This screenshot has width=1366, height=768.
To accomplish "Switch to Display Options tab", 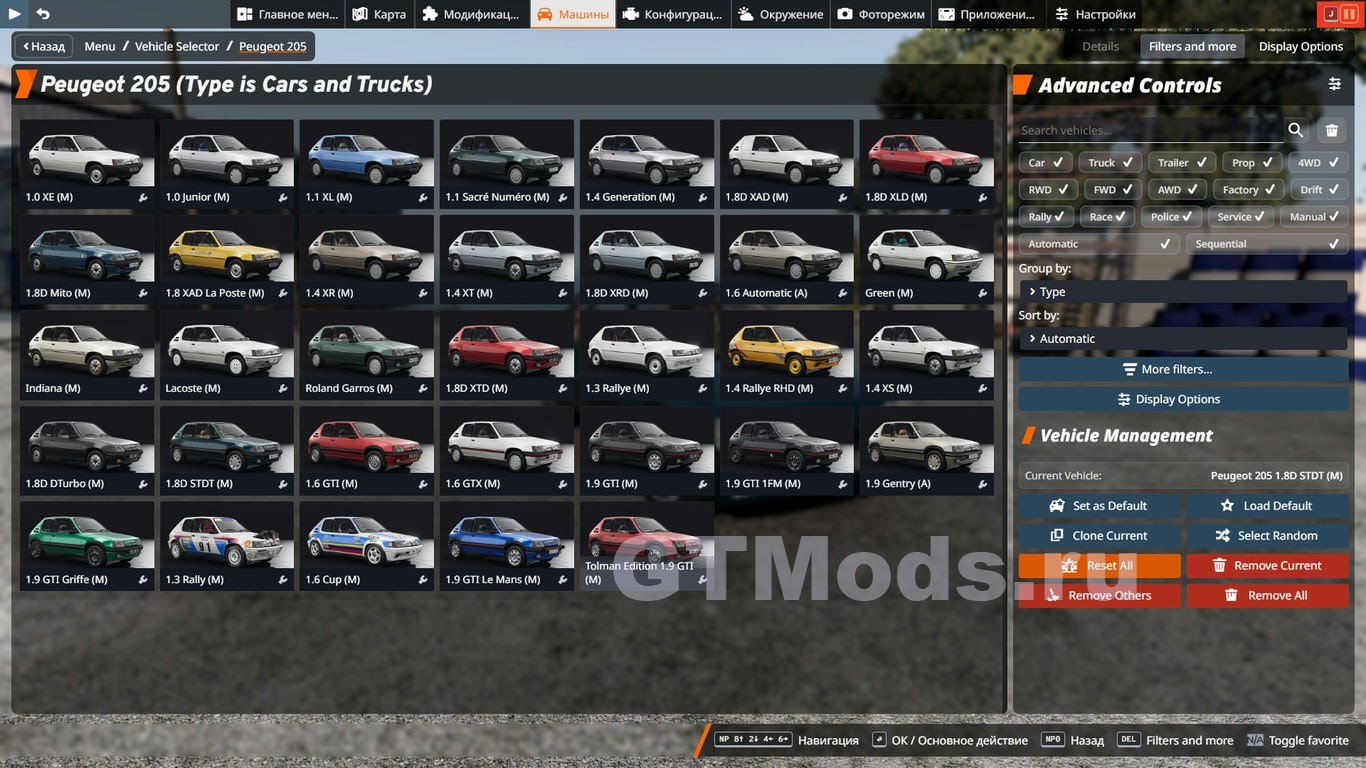I will (x=1300, y=46).
